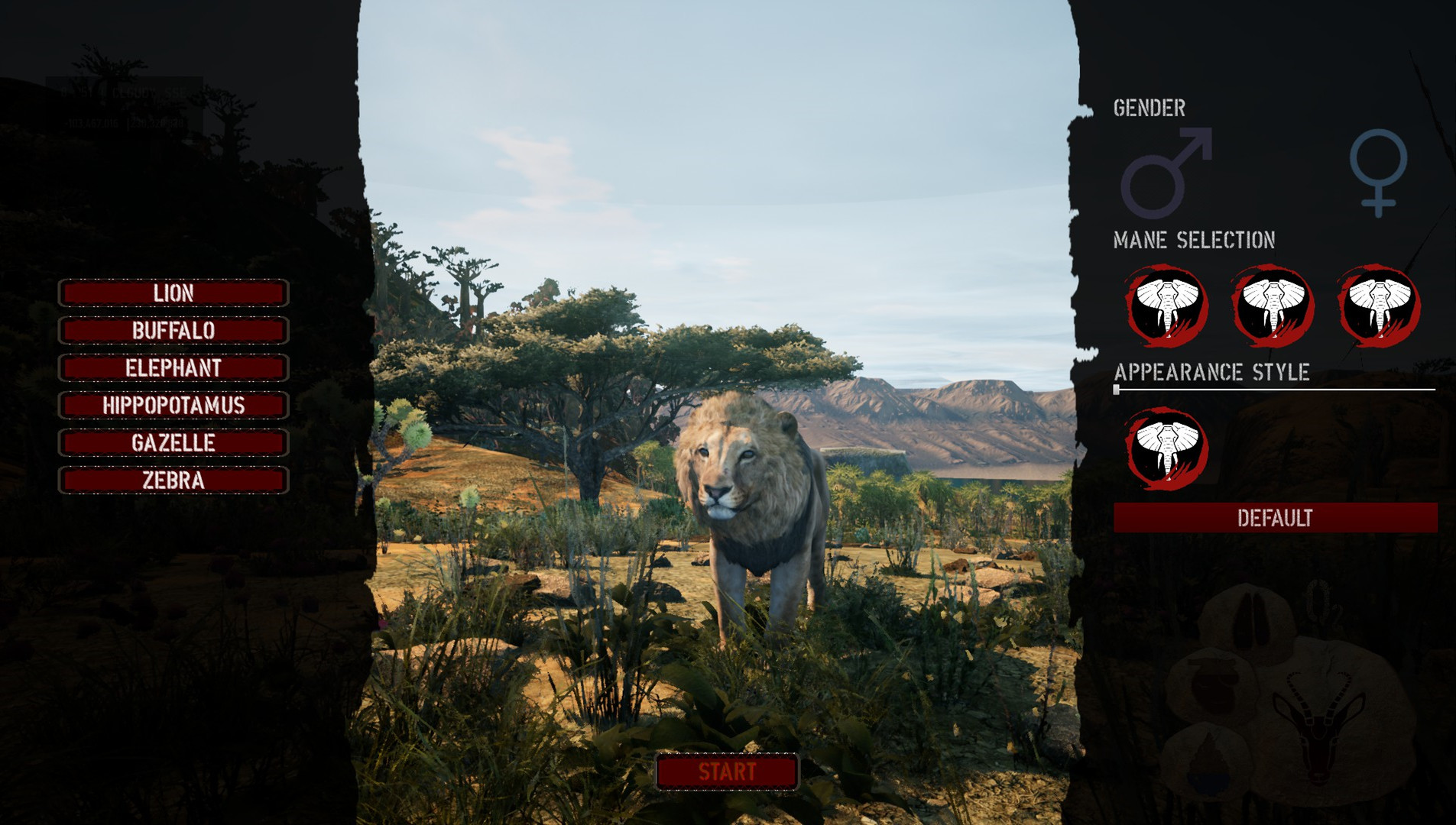The height and width of the screenshot is (825, 1456).
Task: Select Elephant from the left panel
Action: click(x=173, y=369)
